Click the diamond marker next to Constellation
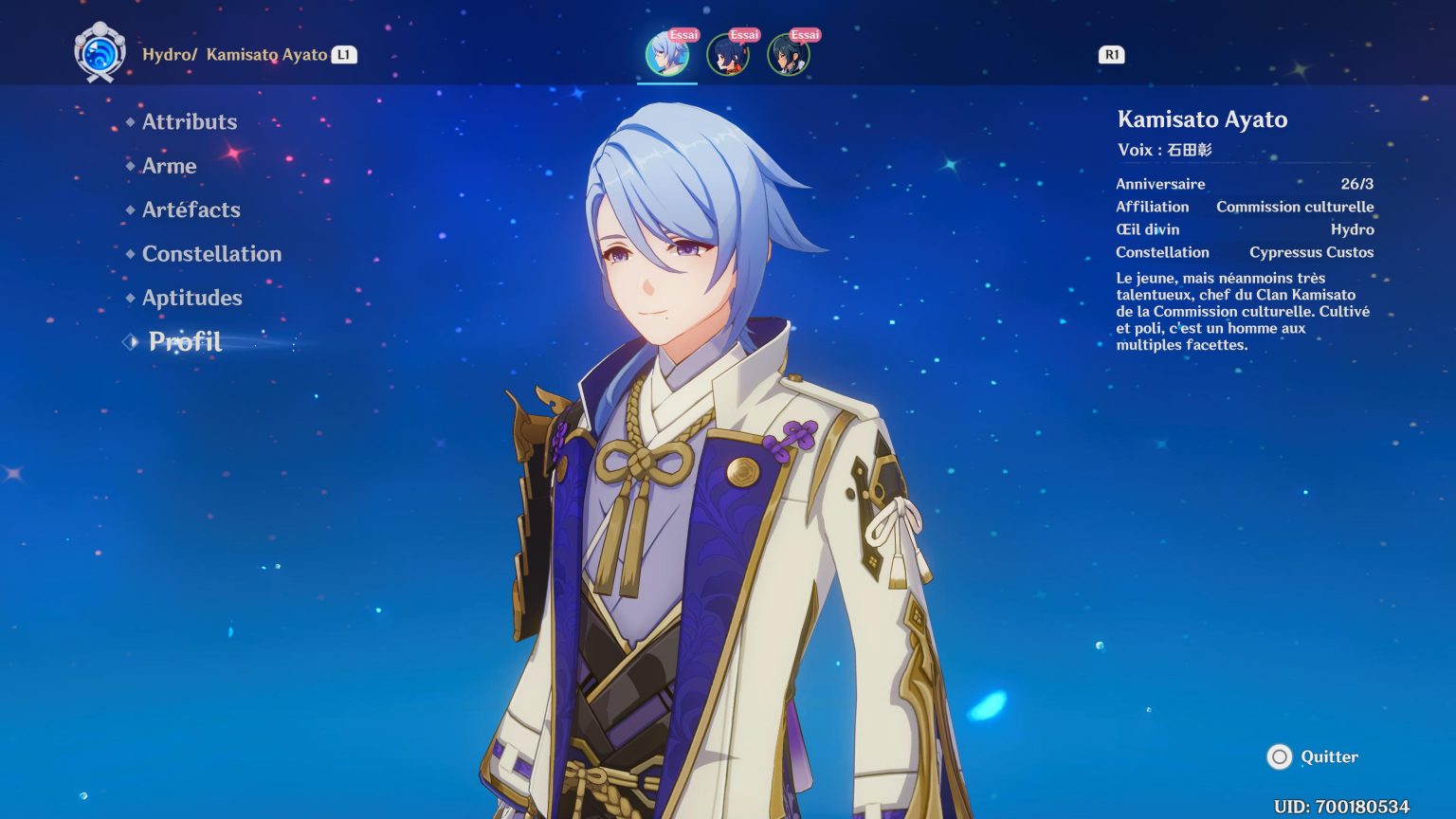The height and width of the screenshot is (819, 1456). pos(130,253)
